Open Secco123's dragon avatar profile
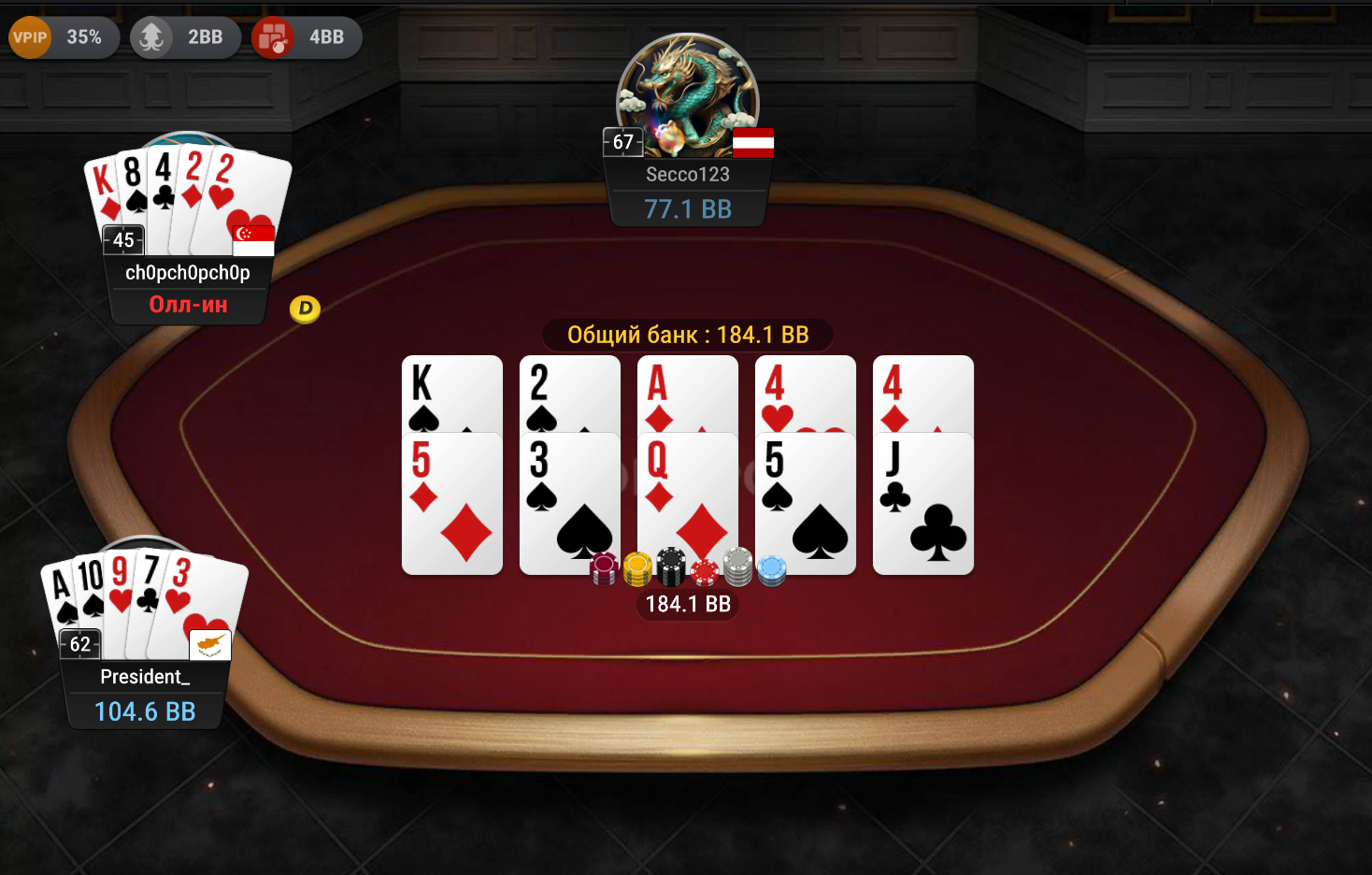Image resolution: width=1372 pixels, height=875 pixels. click(687, 92)
